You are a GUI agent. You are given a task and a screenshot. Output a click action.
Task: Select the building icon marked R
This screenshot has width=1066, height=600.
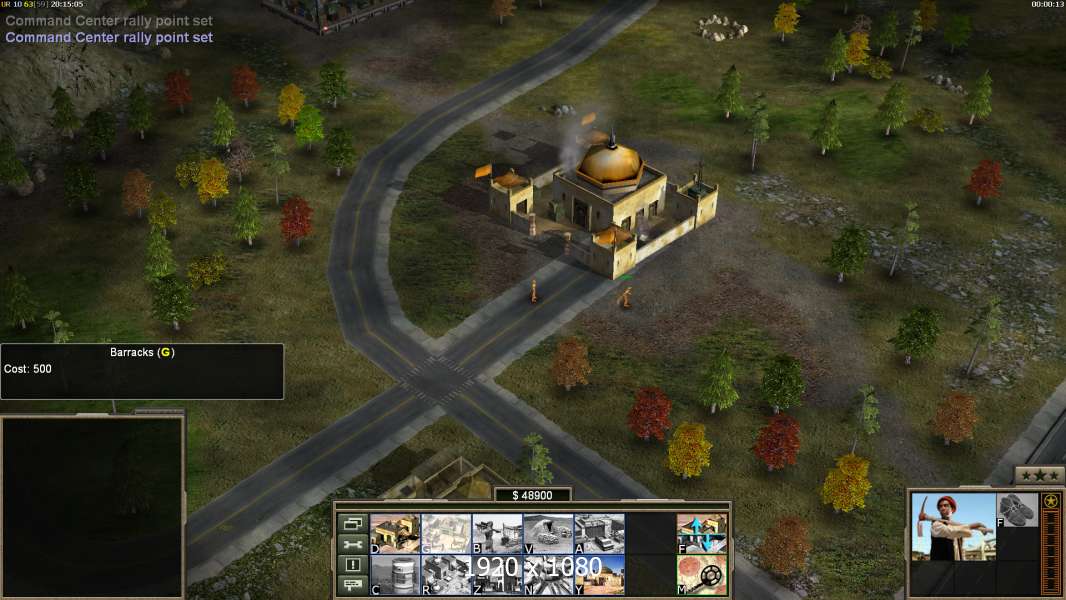pyautogui.click(x=445, y=575)
